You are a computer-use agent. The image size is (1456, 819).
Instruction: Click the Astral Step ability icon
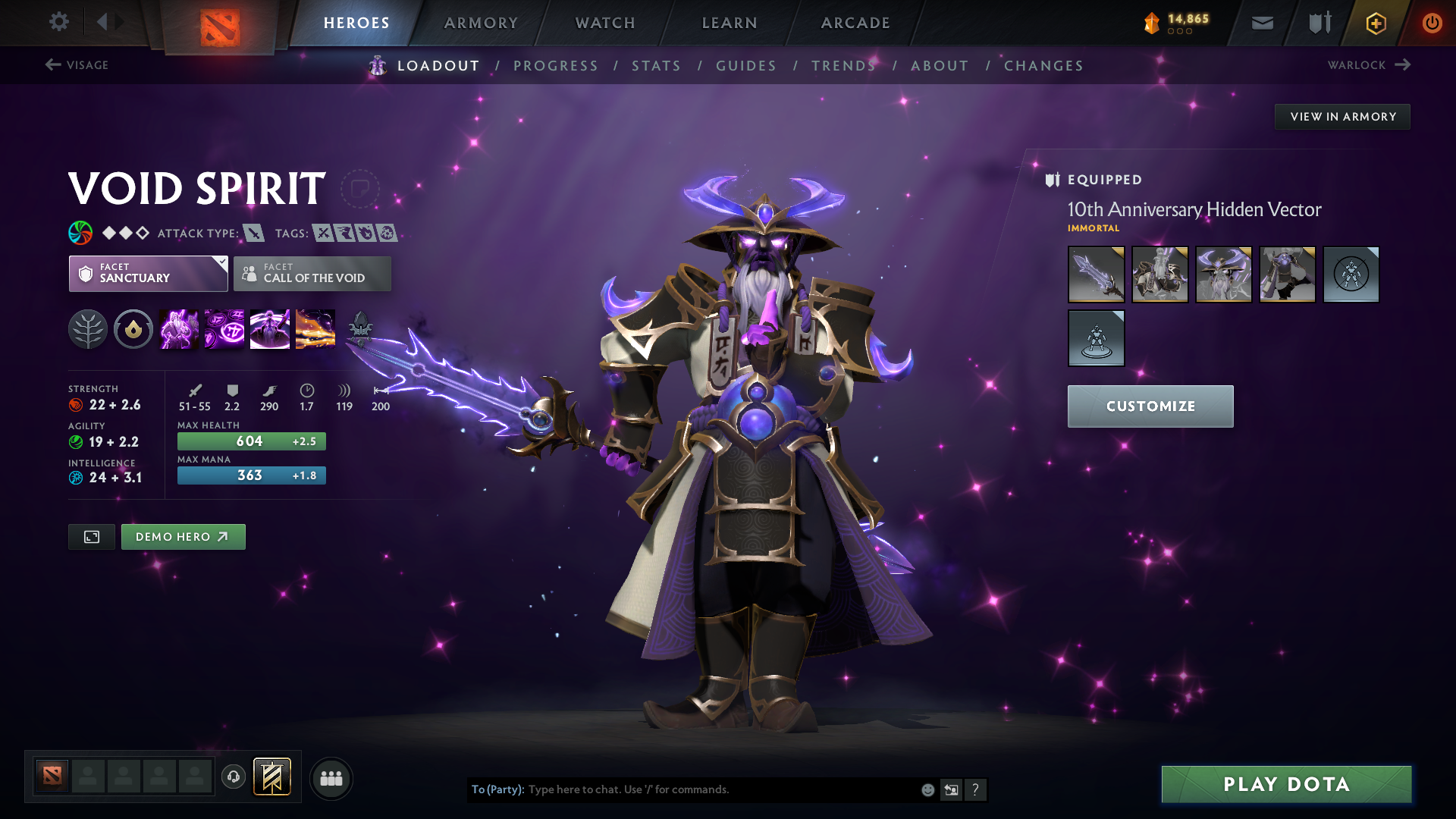pyautogui.click(x=315, y=329)
